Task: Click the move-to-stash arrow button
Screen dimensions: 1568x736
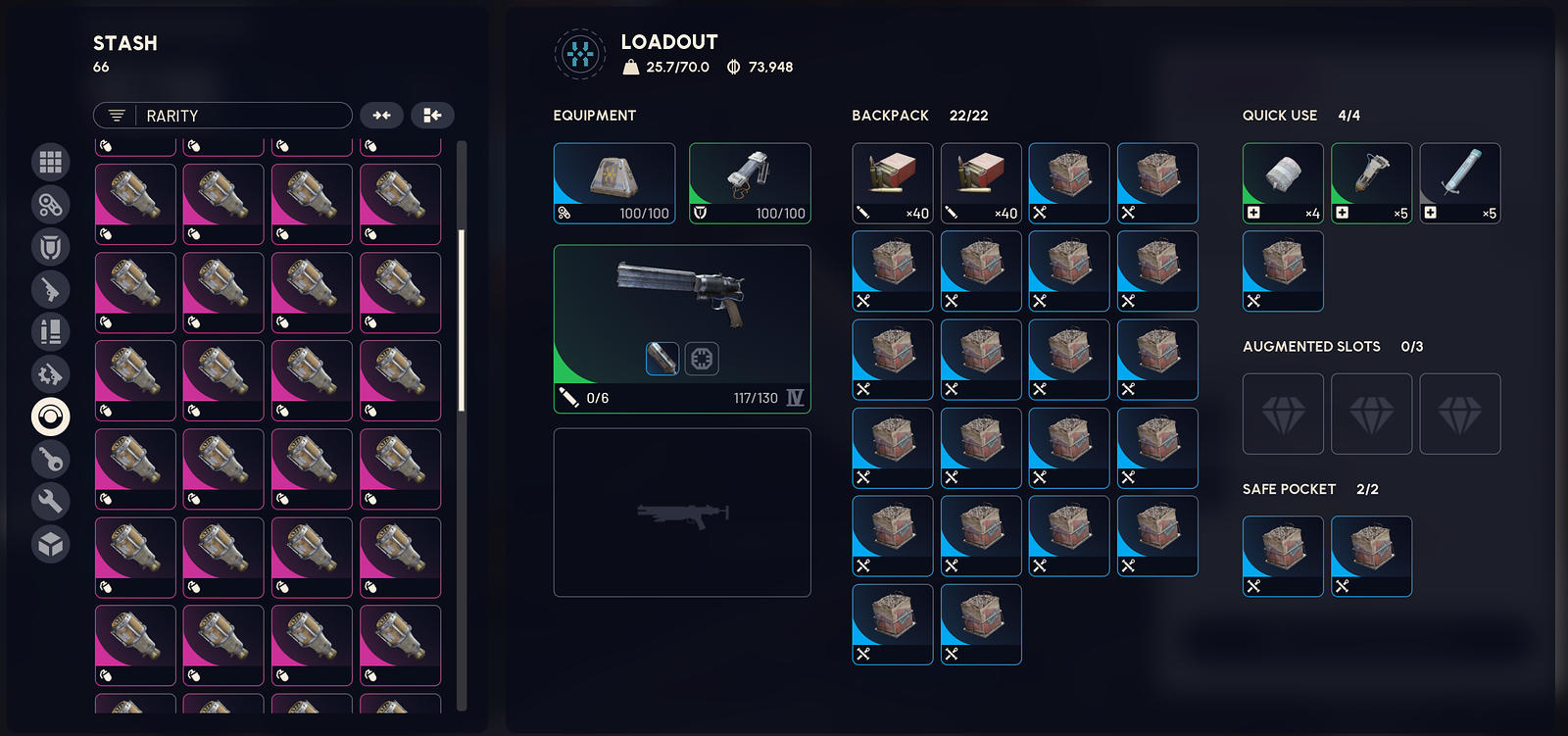Action: [432, 116]
